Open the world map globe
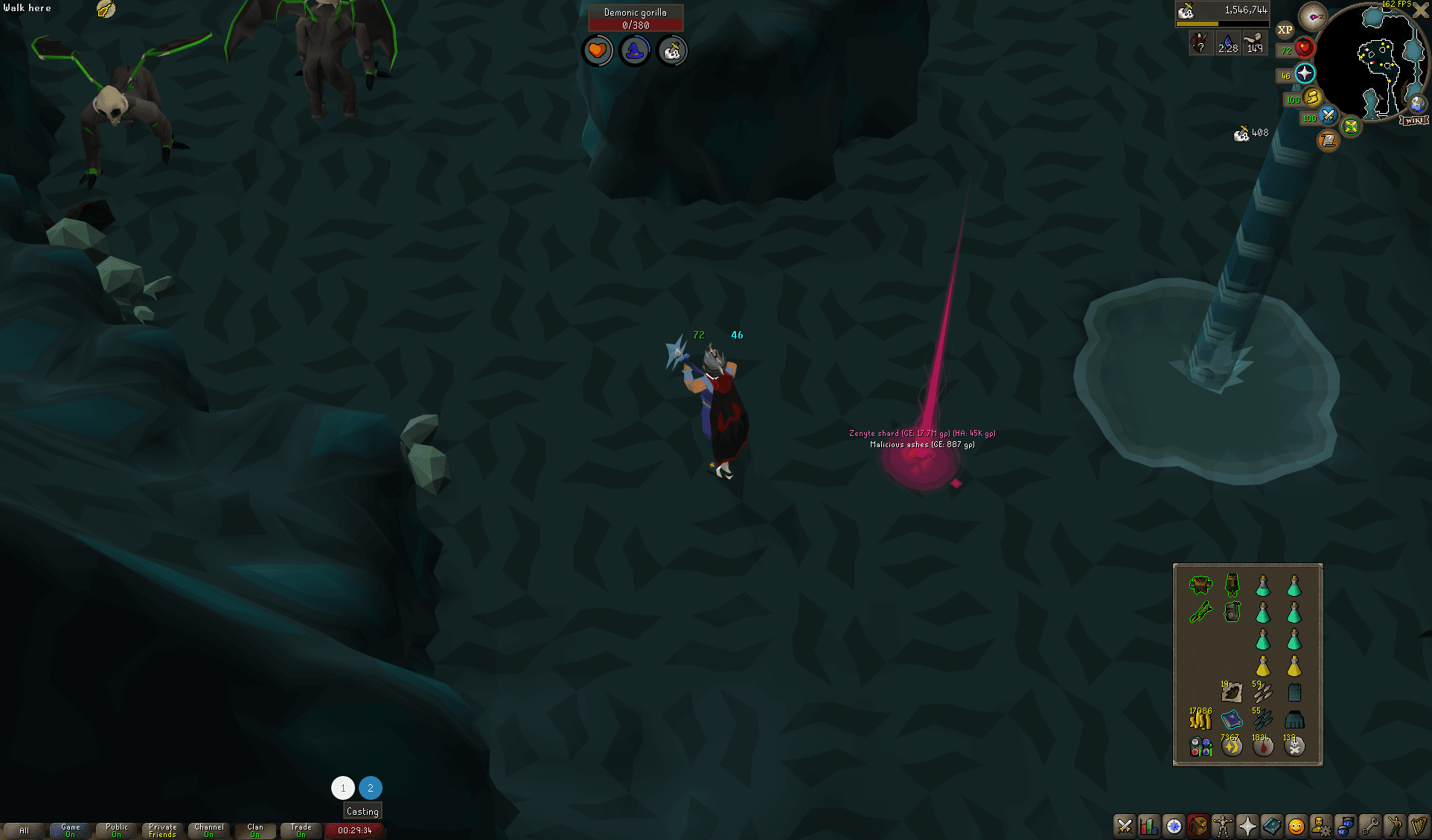The width and height of the screenshot is (1432, 840). [1417, 106]
